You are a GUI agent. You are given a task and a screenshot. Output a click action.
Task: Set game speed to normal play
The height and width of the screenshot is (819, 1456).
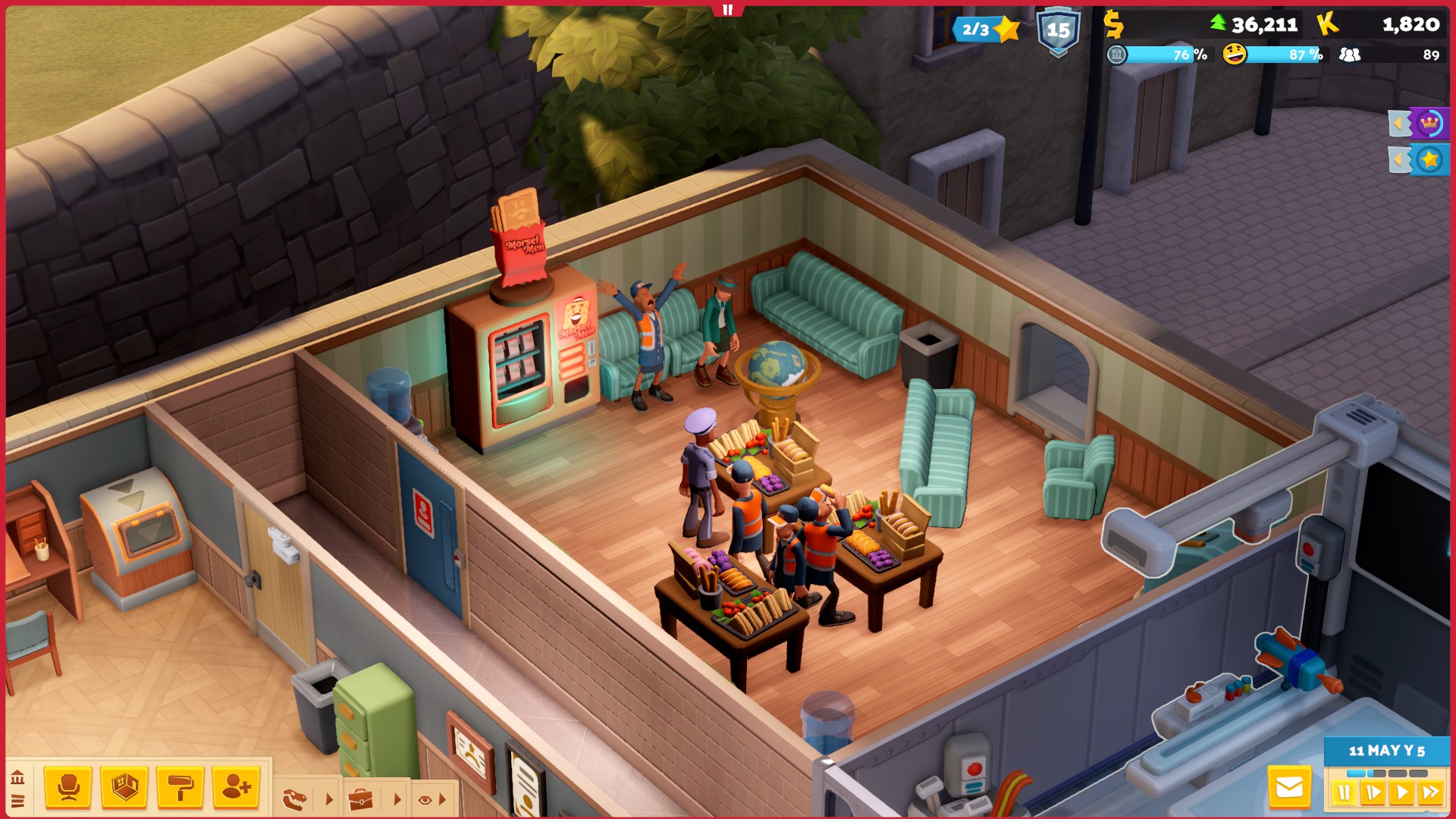[x=1401, y=793]
